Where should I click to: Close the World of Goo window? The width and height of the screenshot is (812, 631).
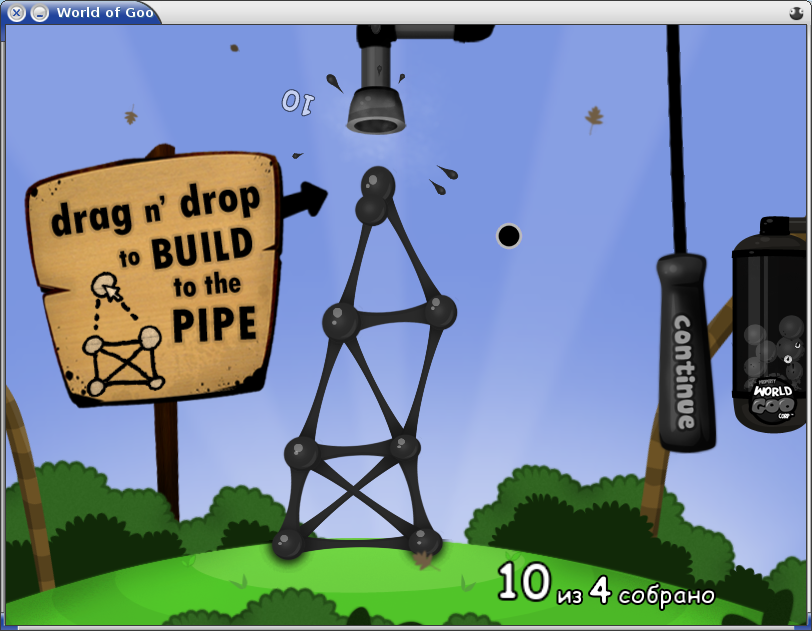pos(17,13)
